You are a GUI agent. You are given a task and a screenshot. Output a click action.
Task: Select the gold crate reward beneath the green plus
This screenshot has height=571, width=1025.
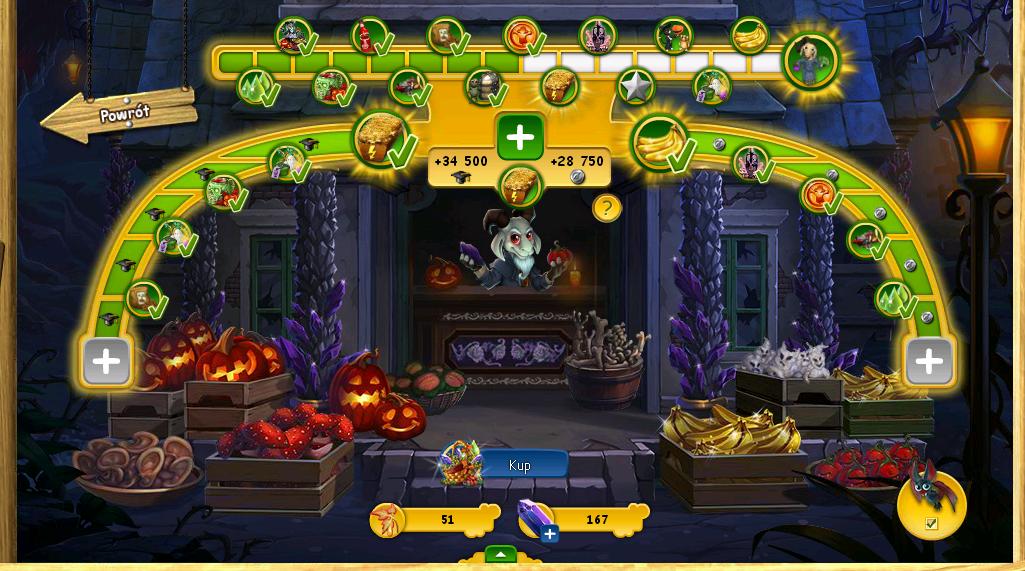520,184
